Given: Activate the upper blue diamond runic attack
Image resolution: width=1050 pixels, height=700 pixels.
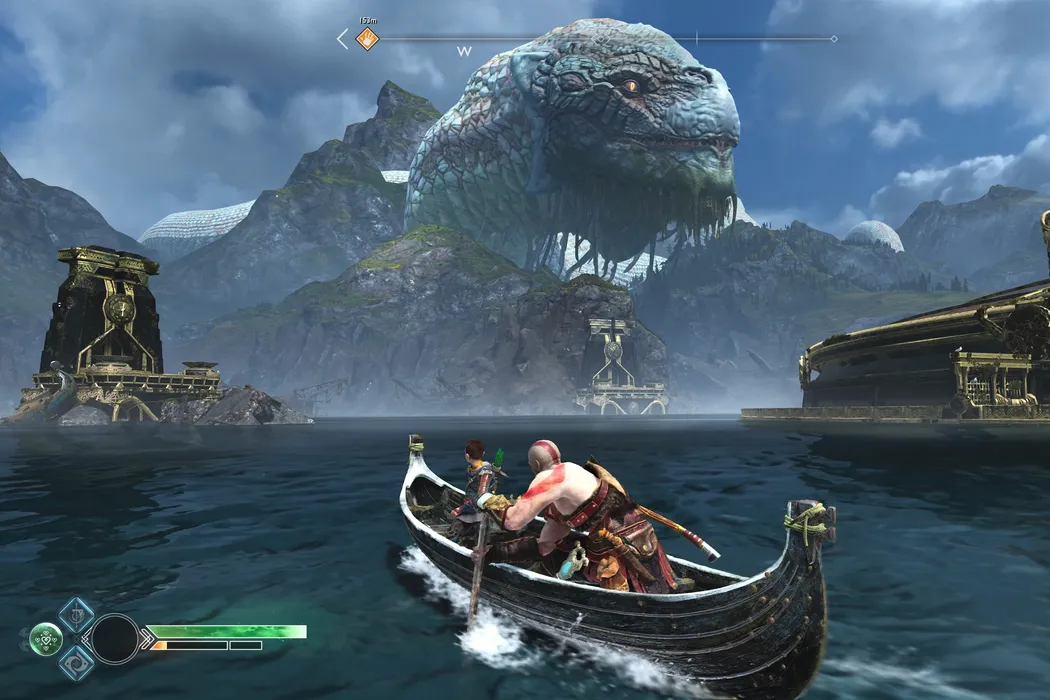Looking at the screenshot, I should 76,614.
